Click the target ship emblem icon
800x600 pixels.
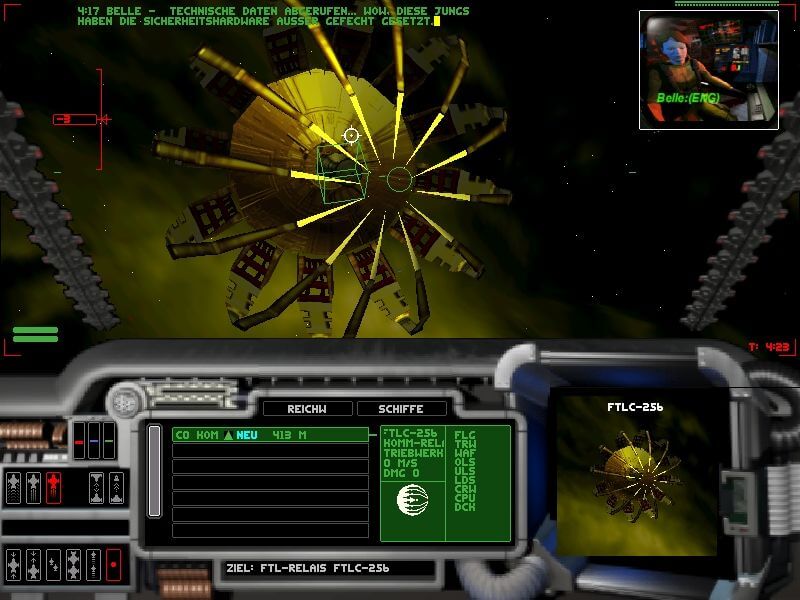[412, 498]
